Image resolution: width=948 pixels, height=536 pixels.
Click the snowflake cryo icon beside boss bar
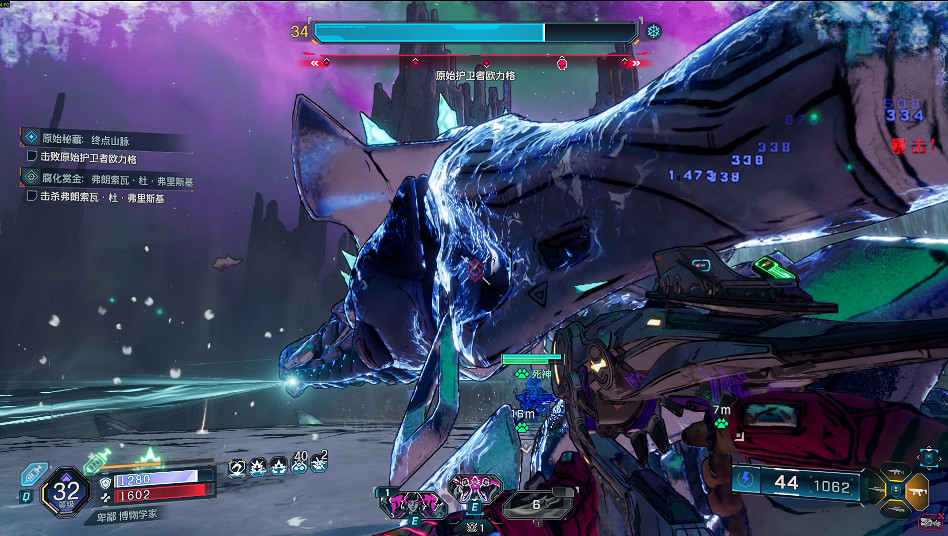[x=654, y=32]
